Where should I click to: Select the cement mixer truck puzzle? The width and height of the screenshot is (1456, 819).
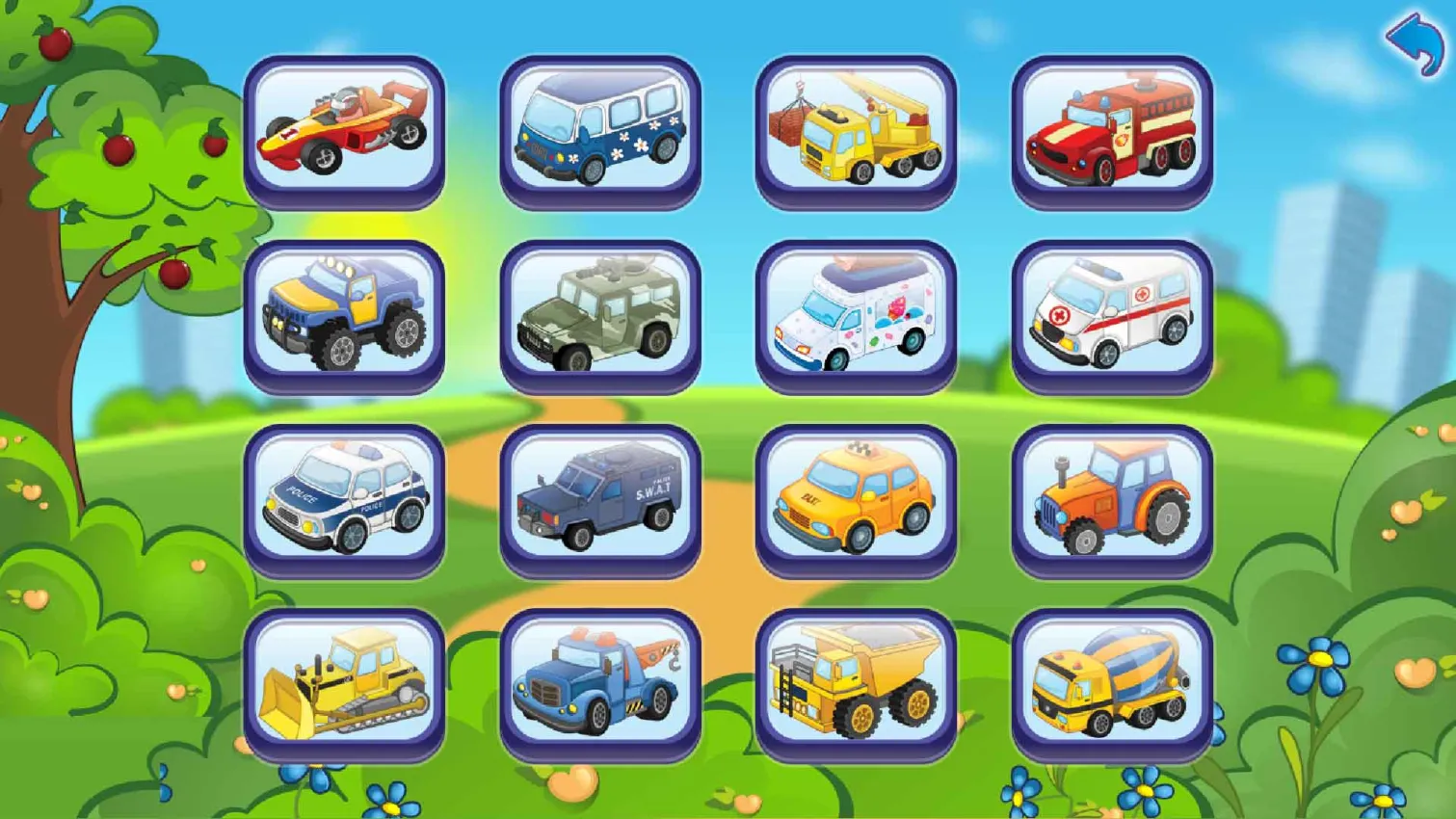tap(1113, 684)
